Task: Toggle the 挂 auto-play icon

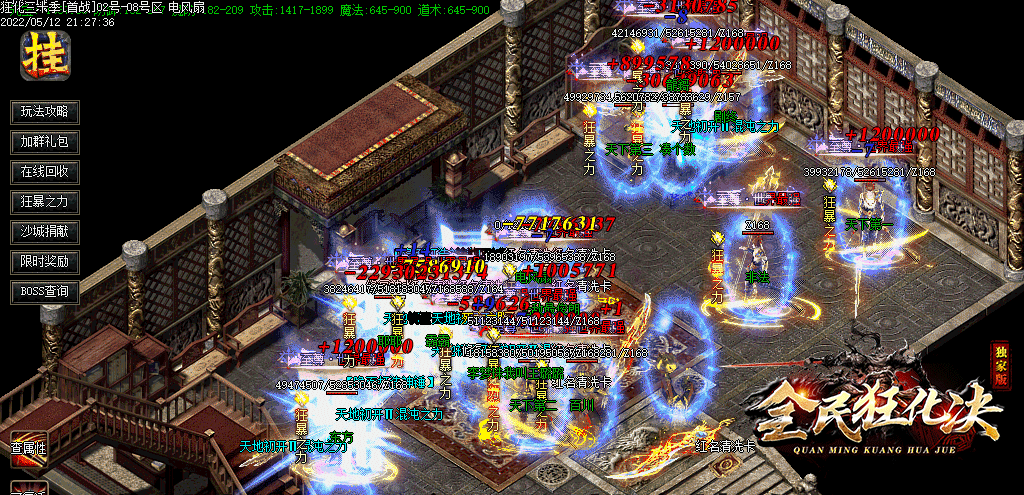Action: (x=45, y=55)
